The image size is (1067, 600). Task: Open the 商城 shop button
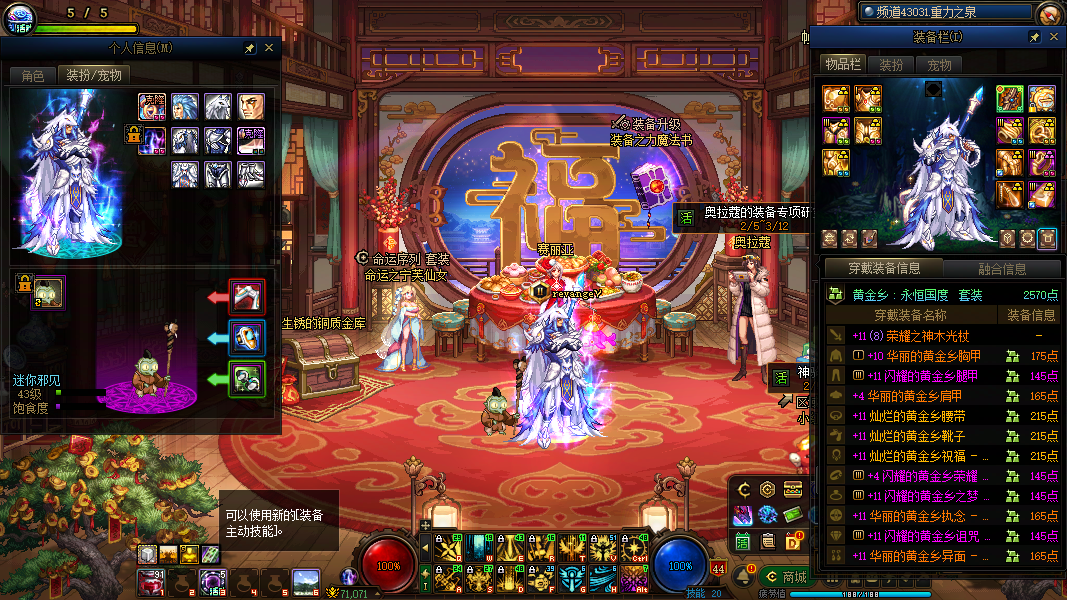(786, 576)
